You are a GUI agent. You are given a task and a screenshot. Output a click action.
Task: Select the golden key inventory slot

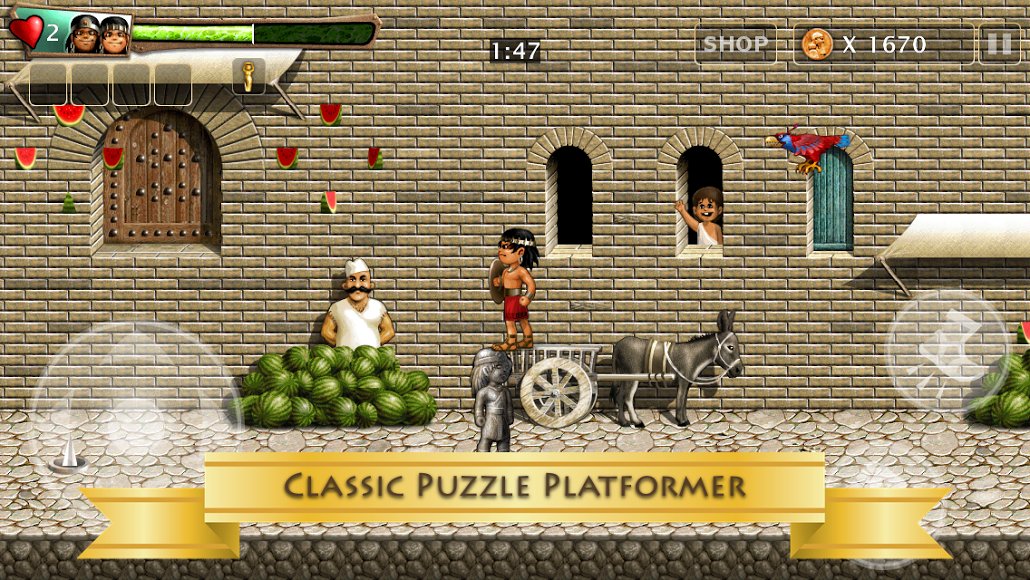click(x=249, y=76)
